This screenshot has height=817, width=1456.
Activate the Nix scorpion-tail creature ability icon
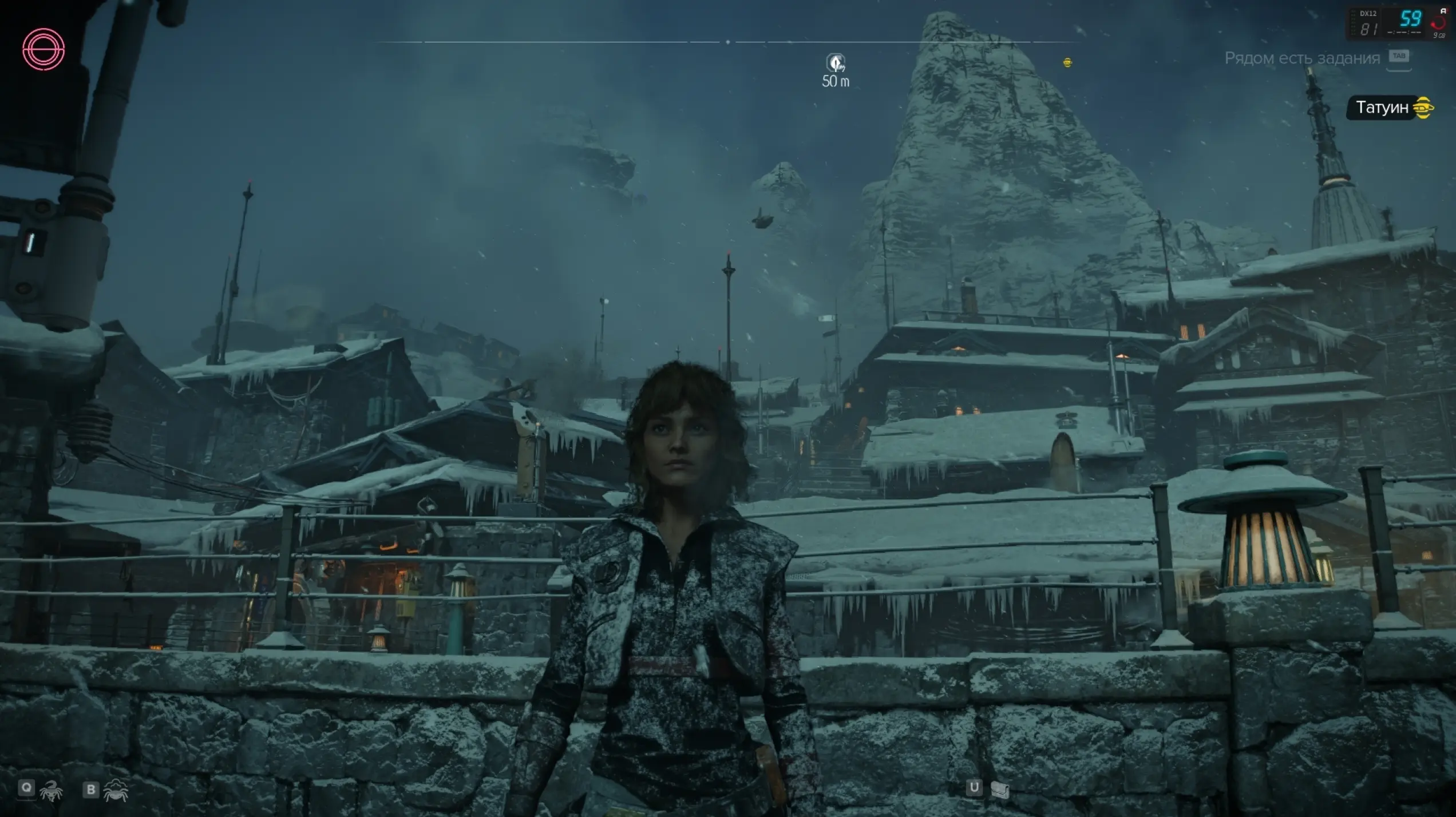tap(52, 790)
